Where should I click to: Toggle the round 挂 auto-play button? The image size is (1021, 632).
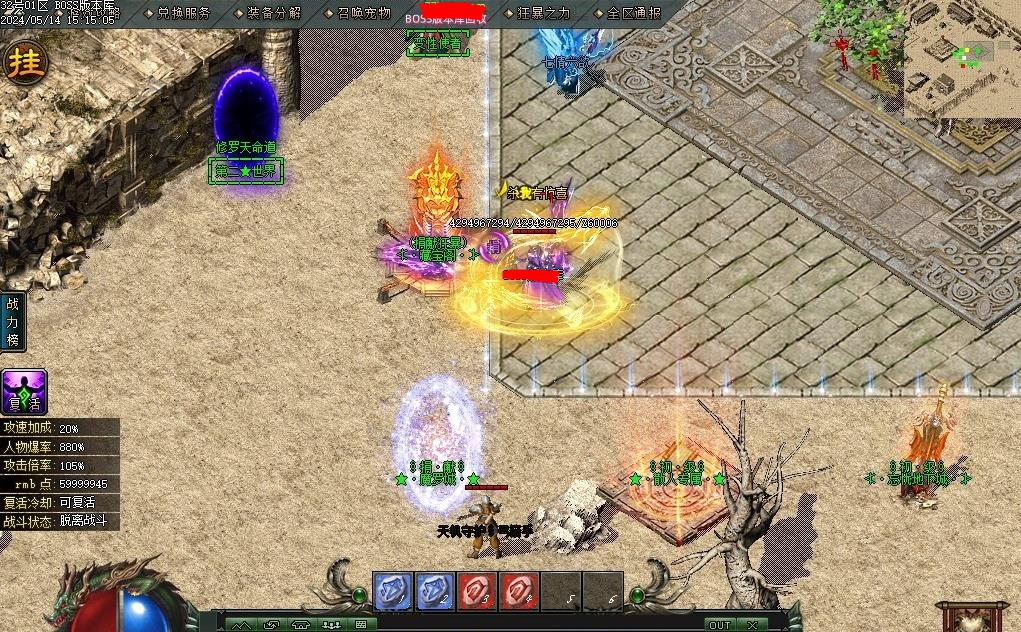pyautogui.click(x=25, y=61)
